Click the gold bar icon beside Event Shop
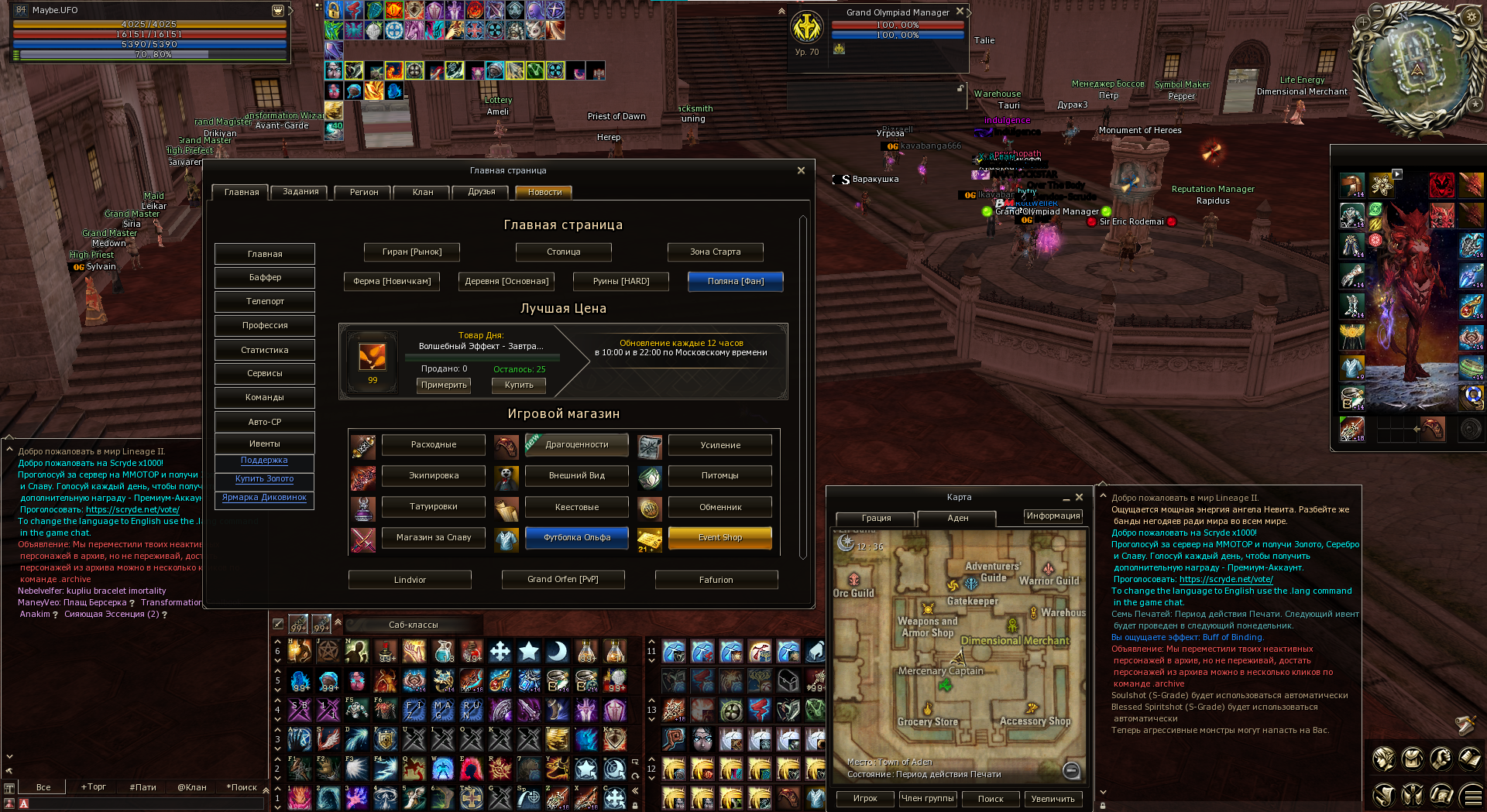This screenshot has width=1487, height=812. pyautogui.click(x=650, y=538)
